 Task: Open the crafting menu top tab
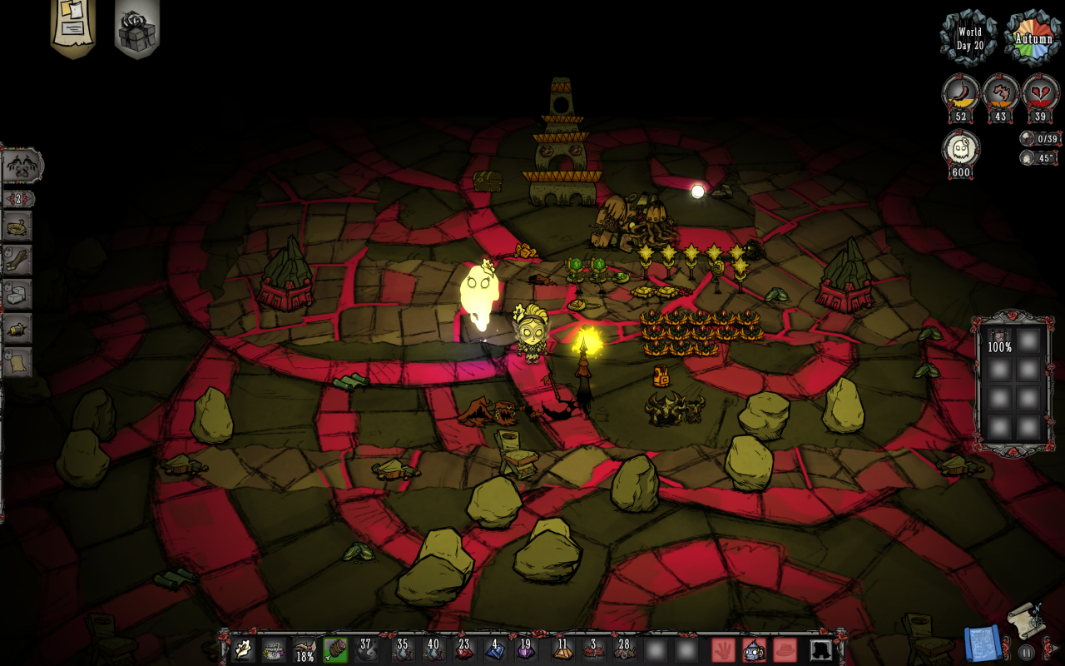21,165
